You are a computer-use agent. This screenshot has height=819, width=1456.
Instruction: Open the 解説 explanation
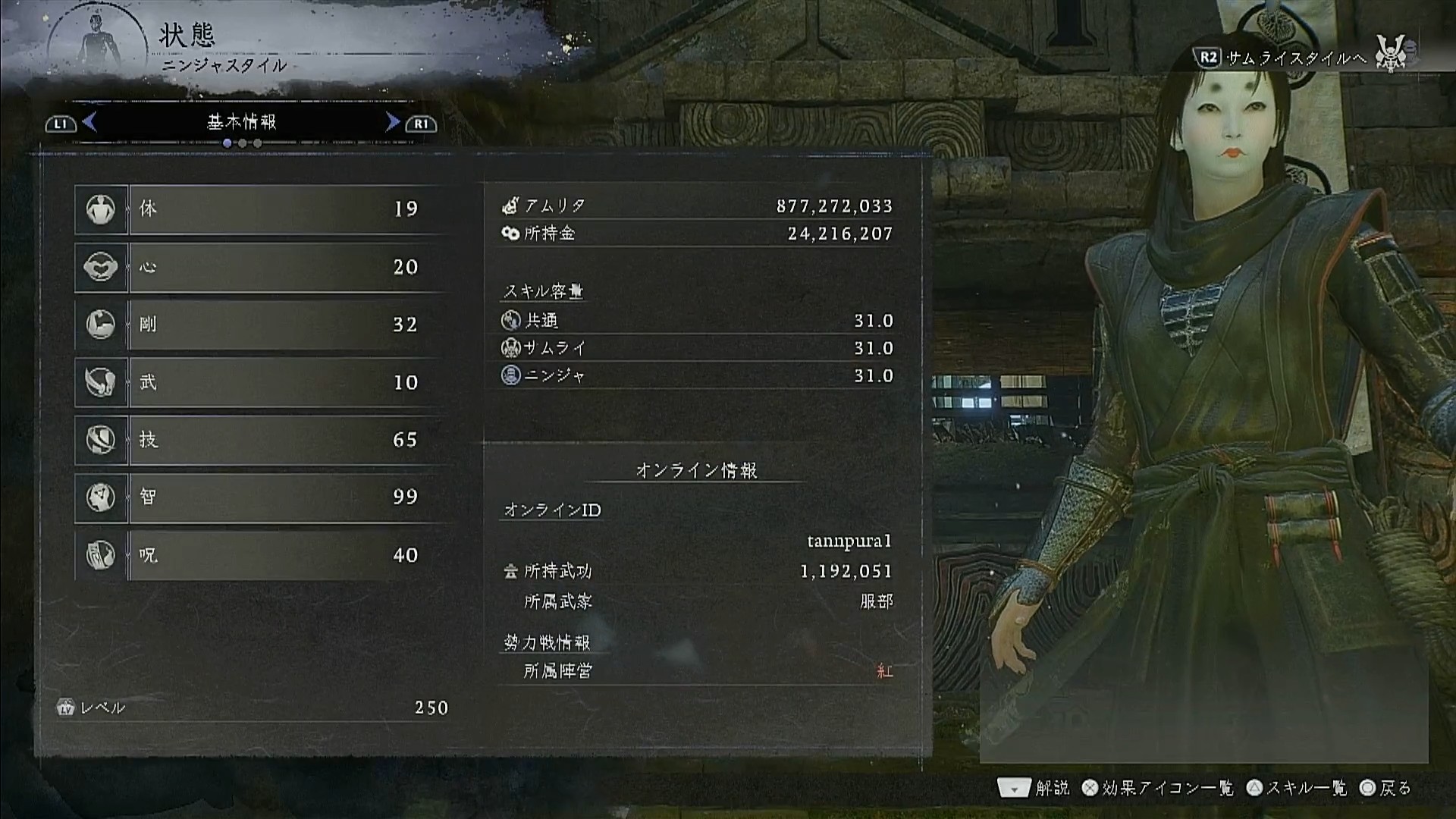1034,789
